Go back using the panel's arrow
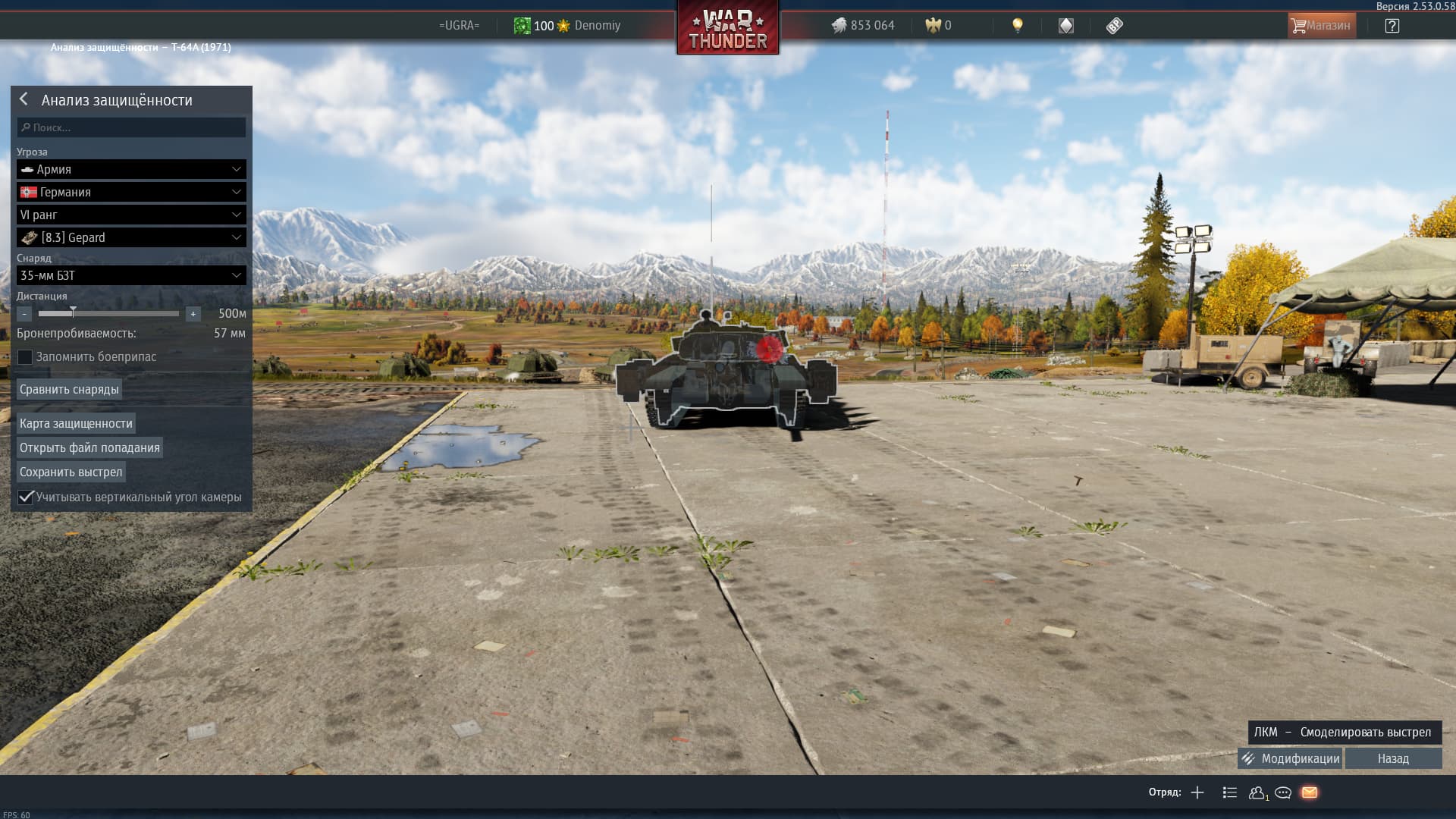Viewport: 1456px width, 819px height. pyautogui.click(x=24, y=99)
